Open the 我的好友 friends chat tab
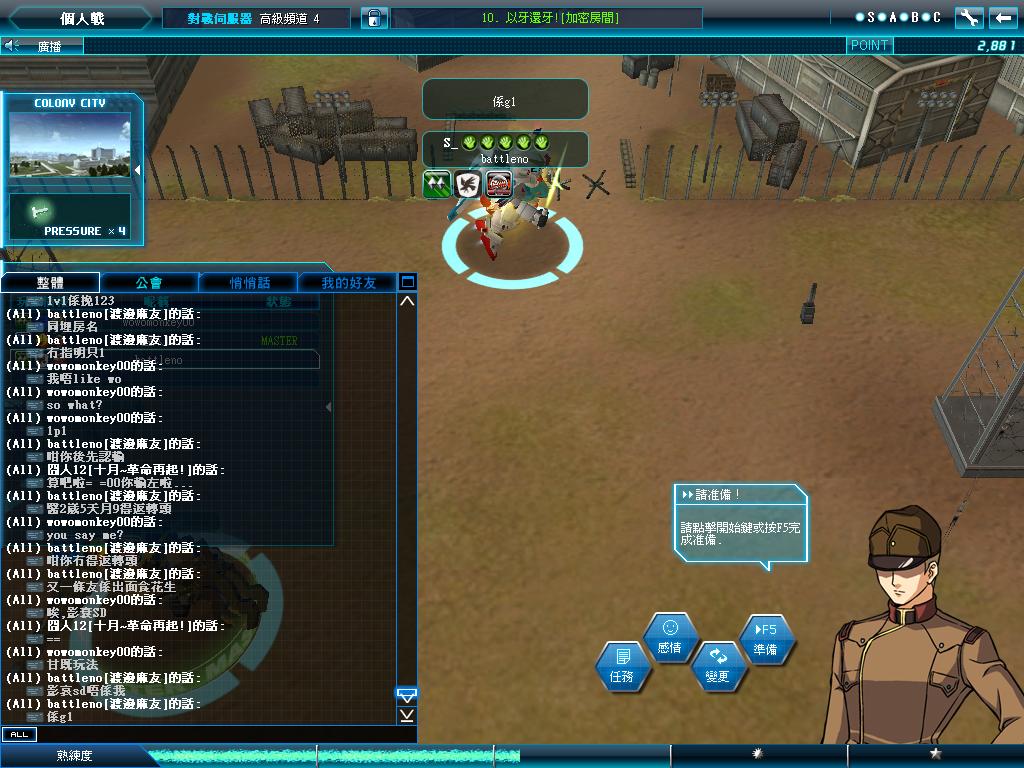Viewport: 1024px width, 768px height. (348, 283)
